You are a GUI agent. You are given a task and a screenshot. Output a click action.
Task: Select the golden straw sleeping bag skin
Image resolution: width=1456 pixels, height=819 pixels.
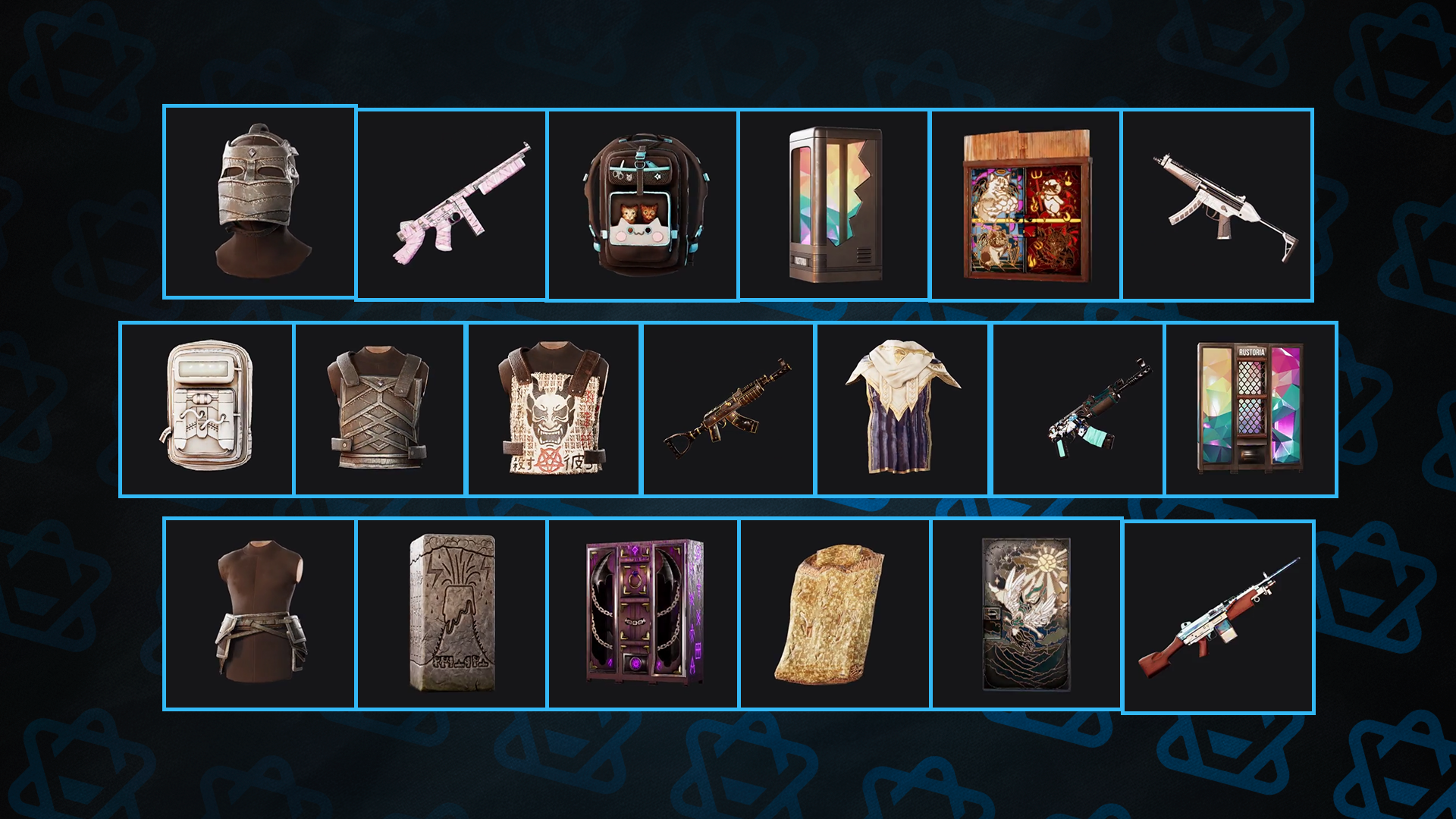(834, 613)
